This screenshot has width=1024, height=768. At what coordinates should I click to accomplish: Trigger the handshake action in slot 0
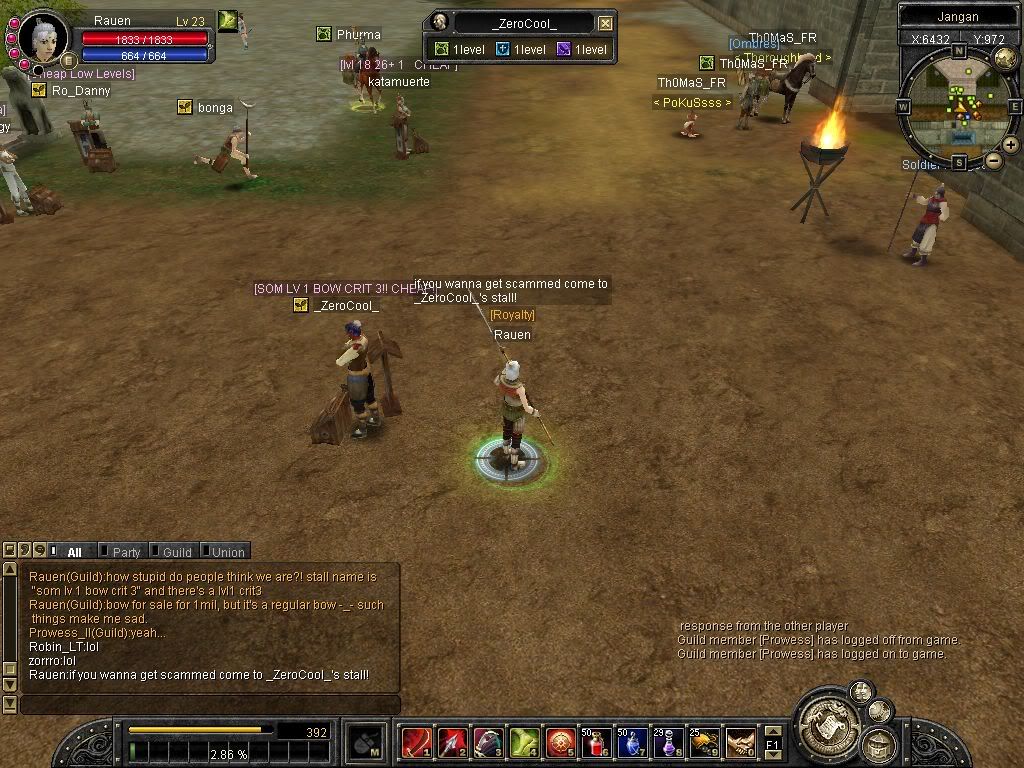click(740, 743)
